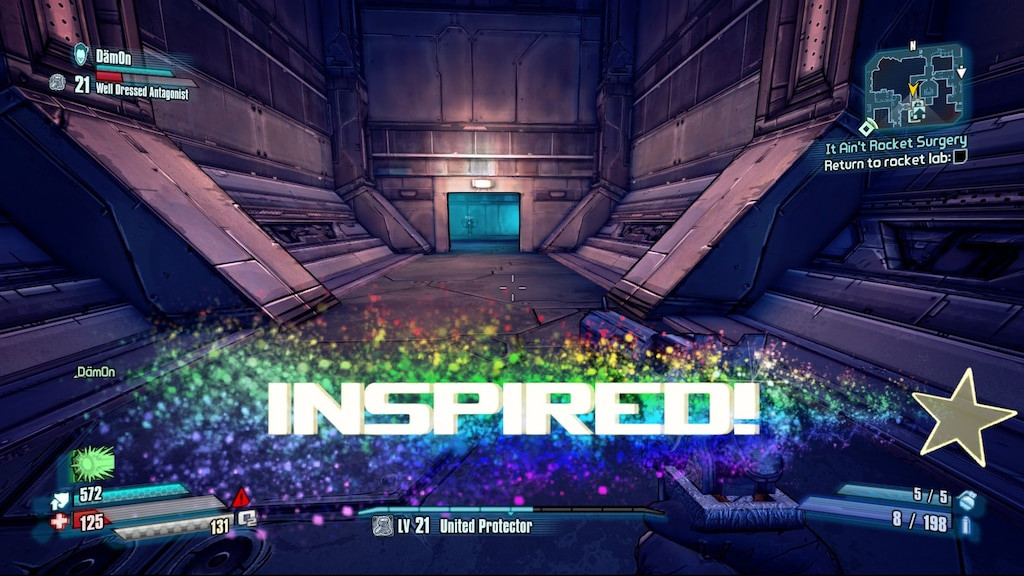
Task: Open the minimap in the corner
Action: [914, 87]
